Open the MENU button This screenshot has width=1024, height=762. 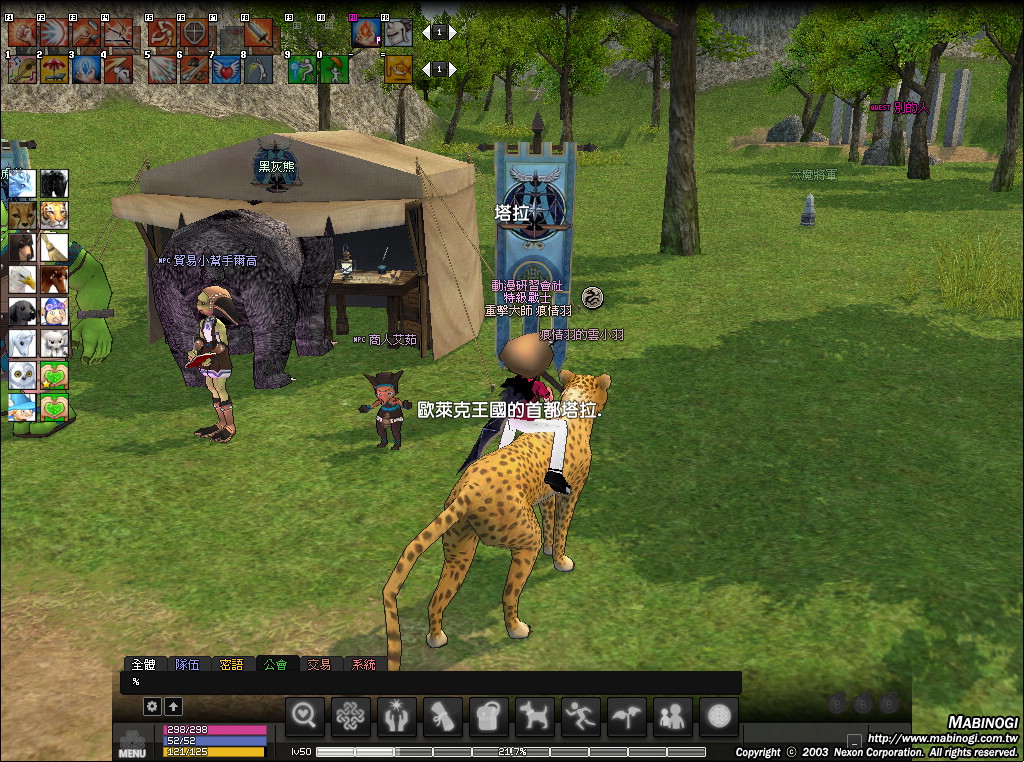(x=132, y=744)
